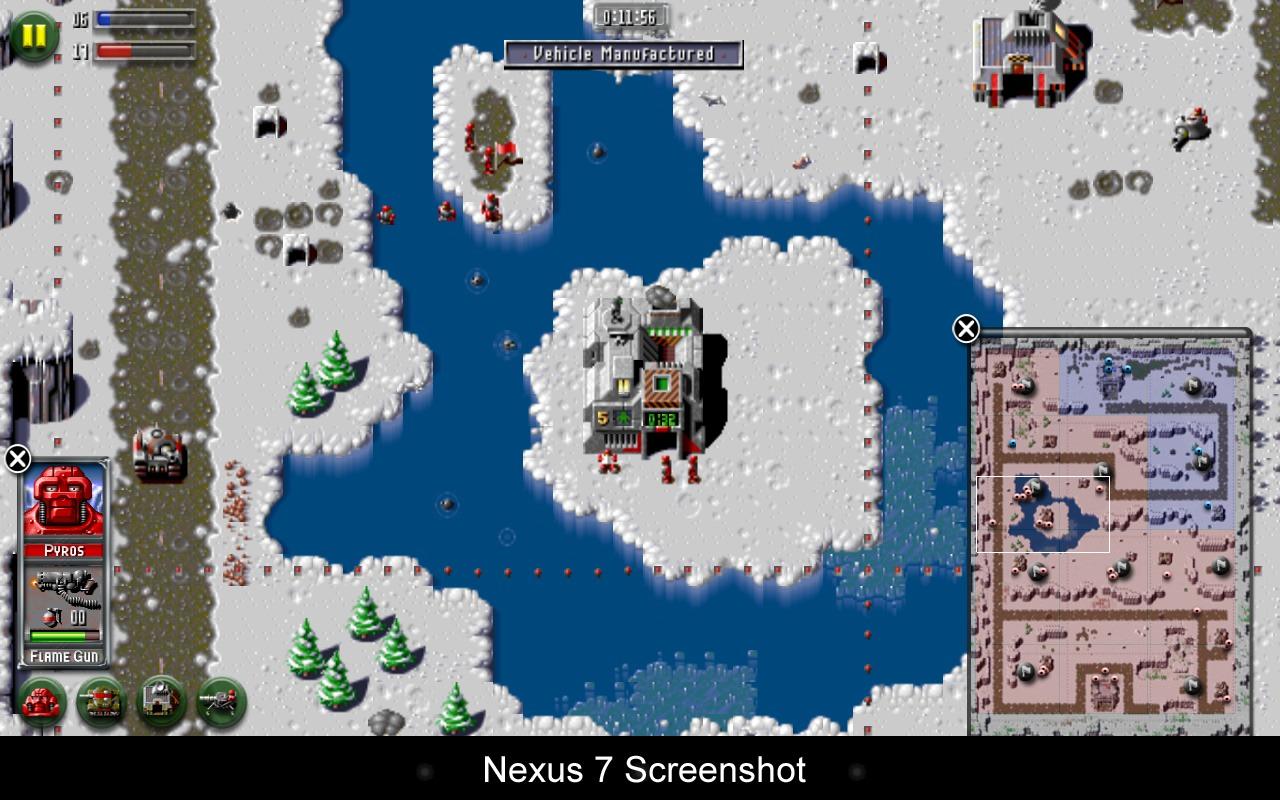Viewport: 1280px width, 800px height.
Task: Click the blue territory progress bar at top left
Action: point(140,18)
